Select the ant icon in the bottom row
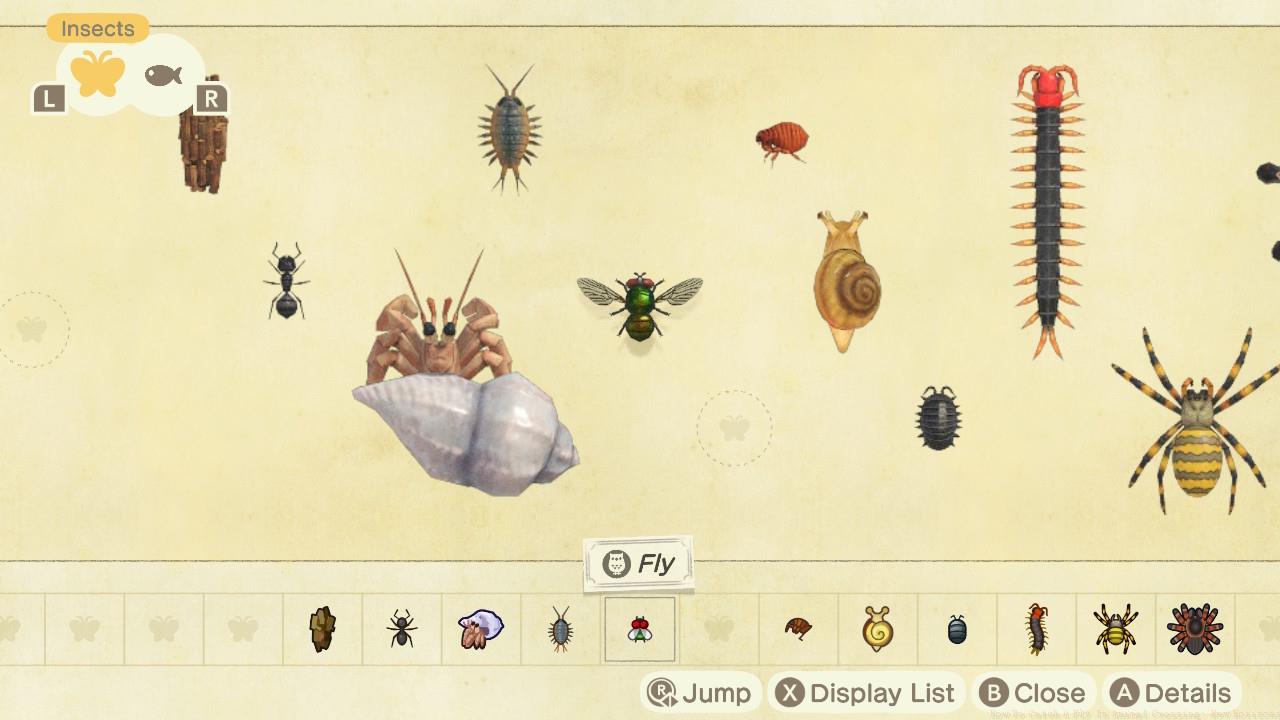Image resolution: width=1280 pixels, height=720 pixels. click(x=401, y=630)
